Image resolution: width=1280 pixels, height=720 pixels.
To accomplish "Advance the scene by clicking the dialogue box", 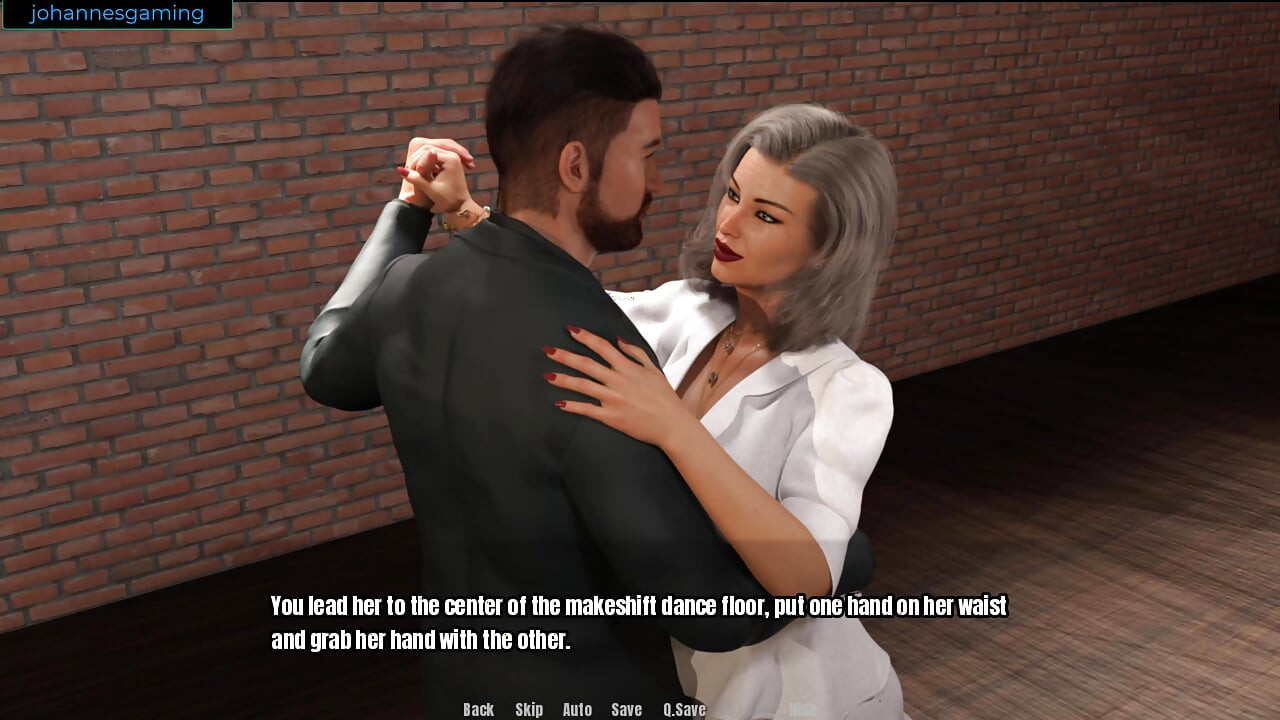I will pos(640,620).
